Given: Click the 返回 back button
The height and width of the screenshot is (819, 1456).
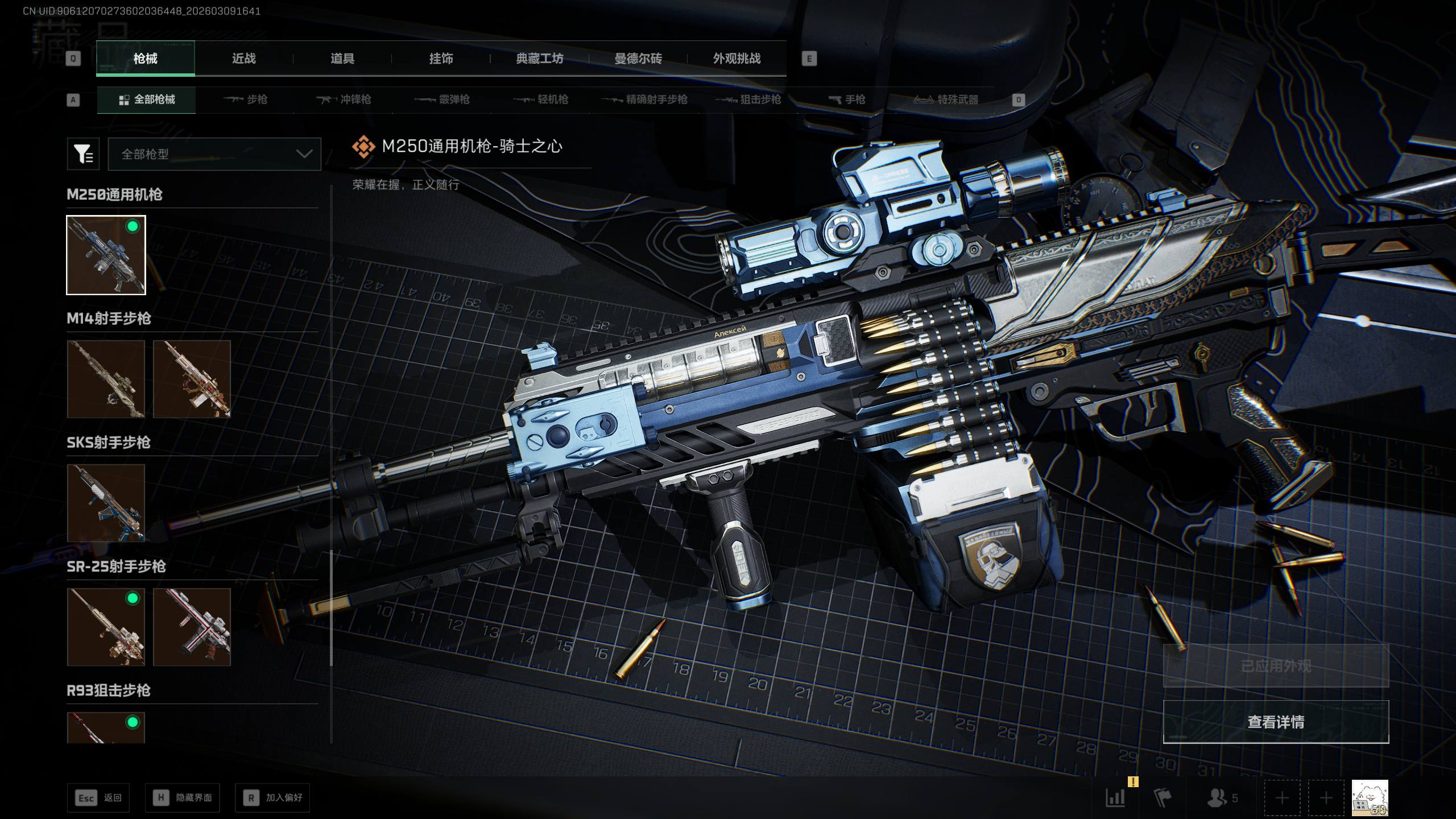Looking at the screenshot, I should (x=98, y=798).
